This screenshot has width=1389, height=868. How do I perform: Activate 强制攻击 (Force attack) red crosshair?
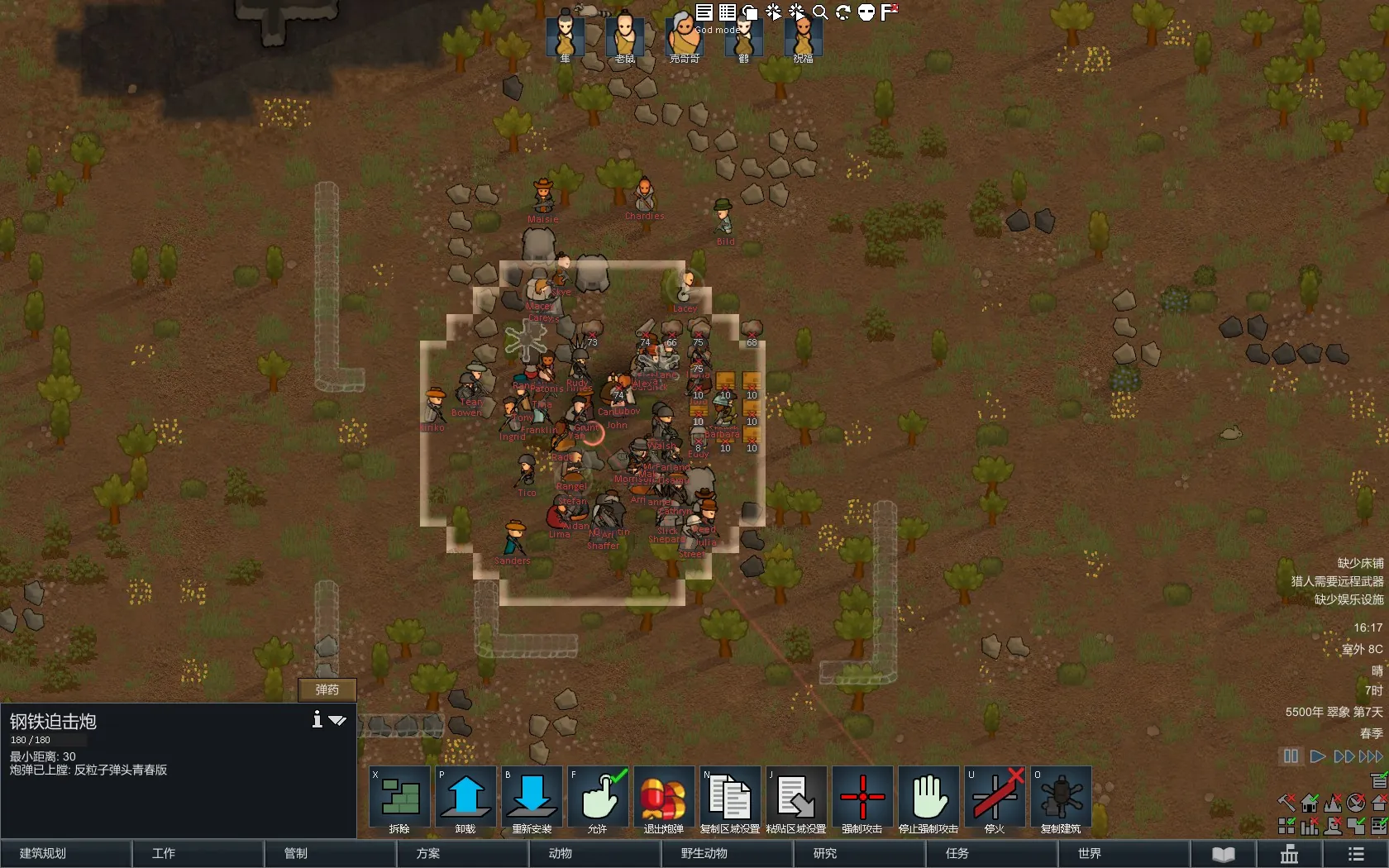pyautogui.click(x=862, y=797)
